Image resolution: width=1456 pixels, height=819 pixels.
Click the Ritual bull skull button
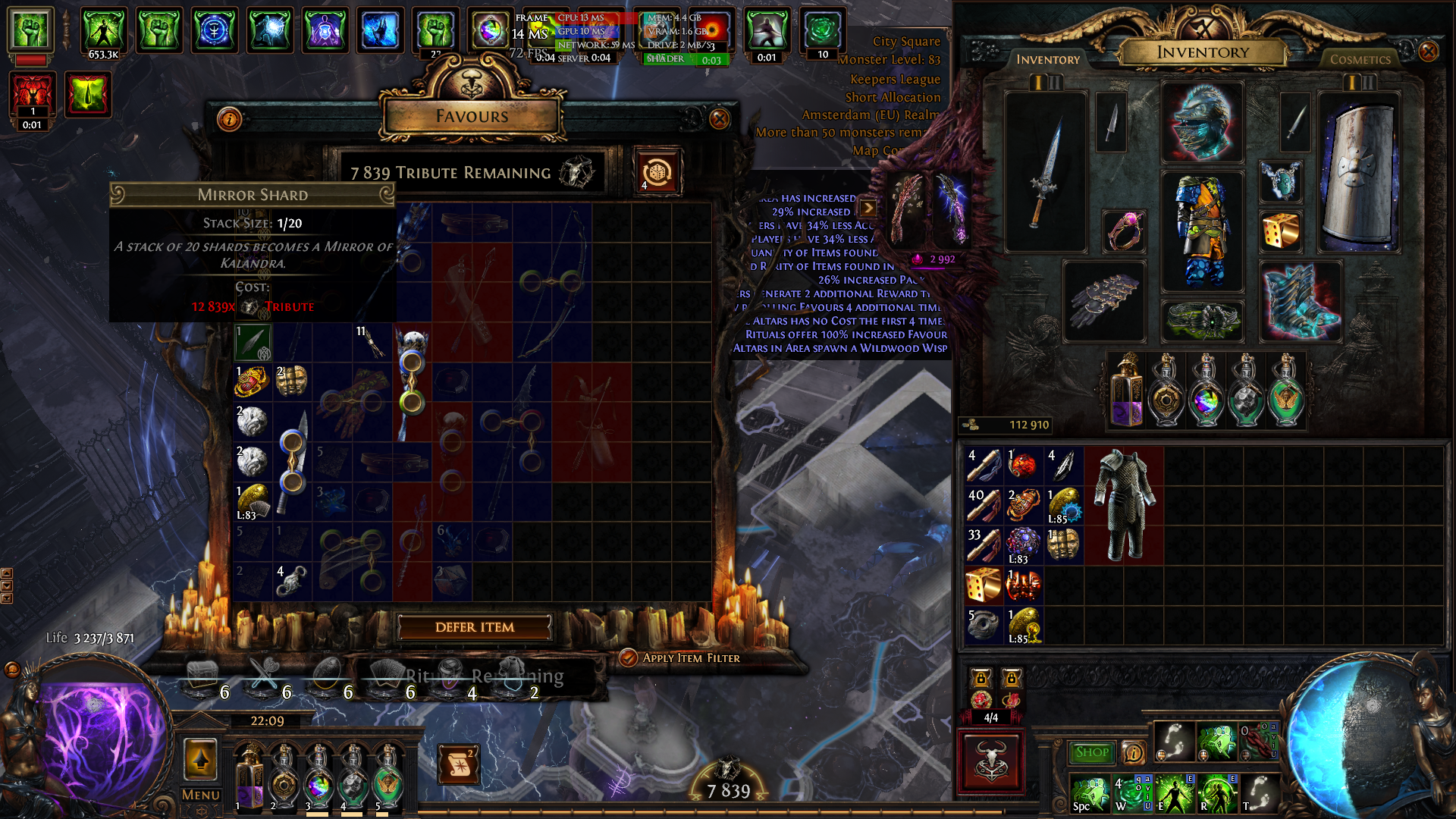(991, 761)
